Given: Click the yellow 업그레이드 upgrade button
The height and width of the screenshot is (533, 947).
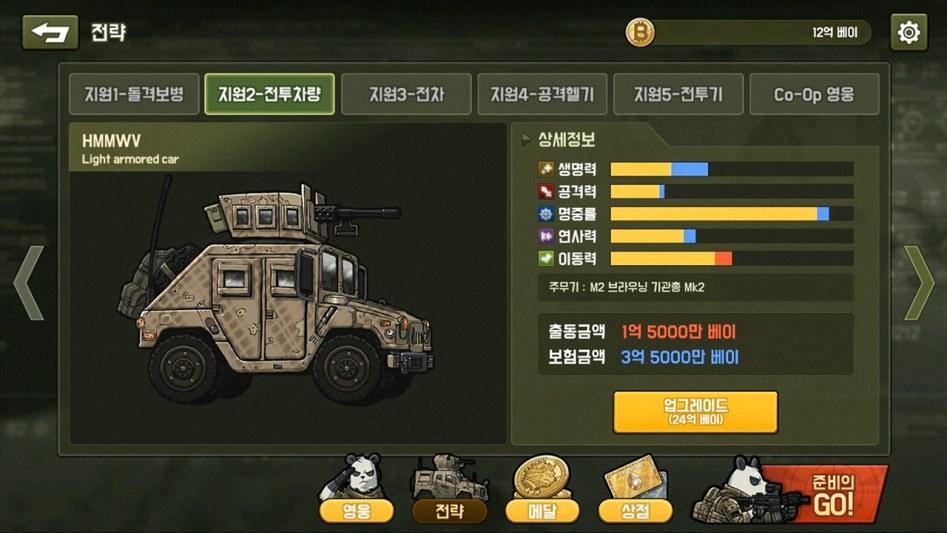Looking at the screenshot, I should (695, 411).
